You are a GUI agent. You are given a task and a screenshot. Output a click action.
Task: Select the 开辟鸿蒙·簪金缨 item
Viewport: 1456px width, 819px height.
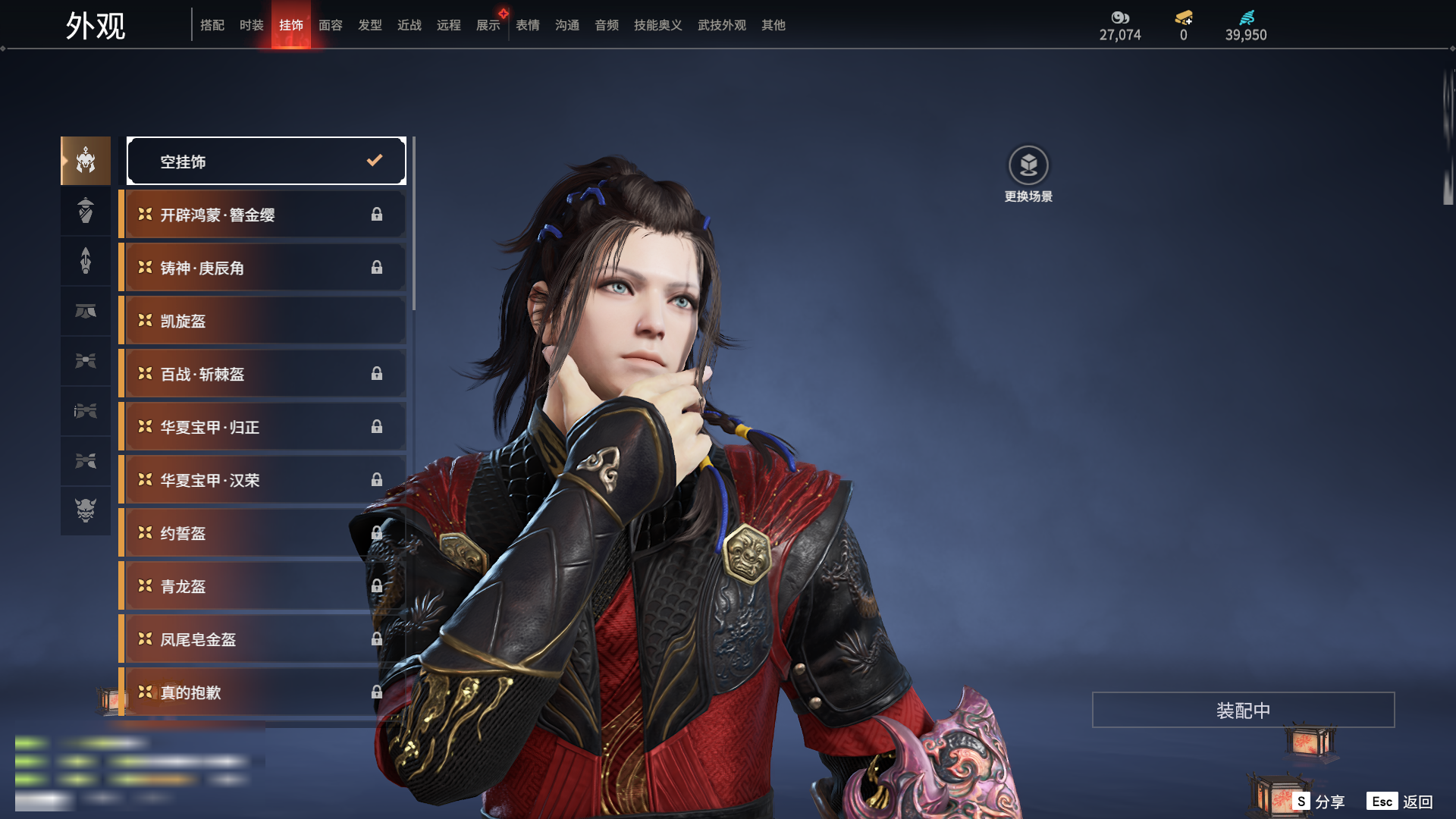[x=262, y=215]
